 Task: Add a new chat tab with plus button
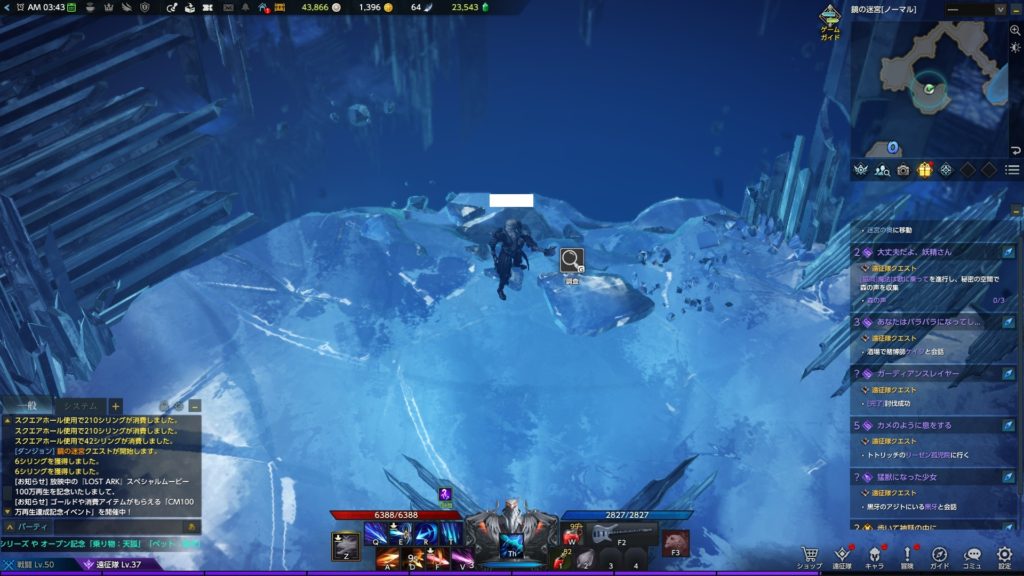116,406
